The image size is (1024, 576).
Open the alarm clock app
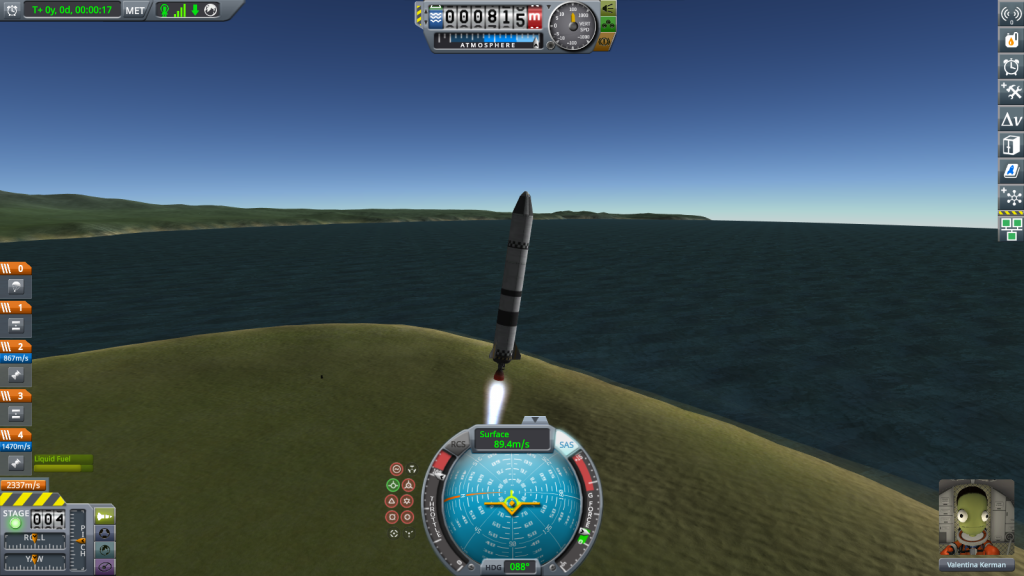coord(1011,67)
